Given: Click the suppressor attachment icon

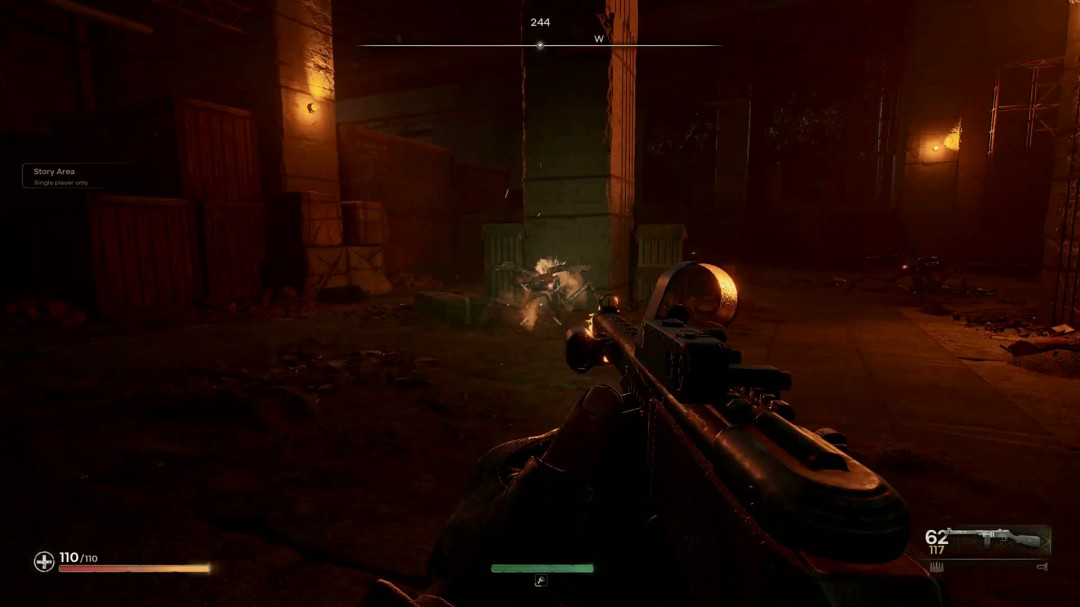Looking at the screenshot, I should (1042, 567).
